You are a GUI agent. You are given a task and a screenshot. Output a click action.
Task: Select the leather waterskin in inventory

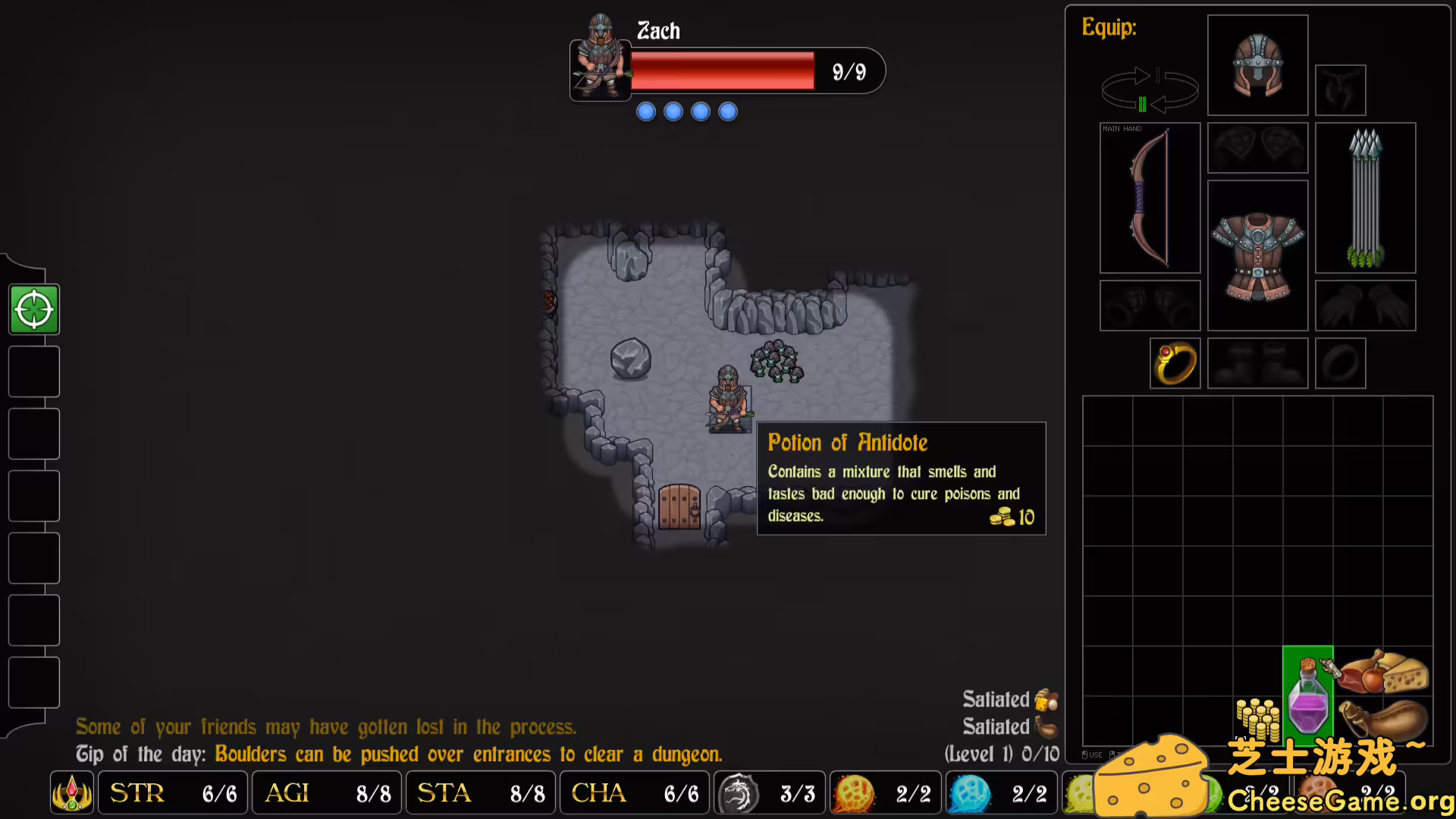click(x=1382, y=718)
